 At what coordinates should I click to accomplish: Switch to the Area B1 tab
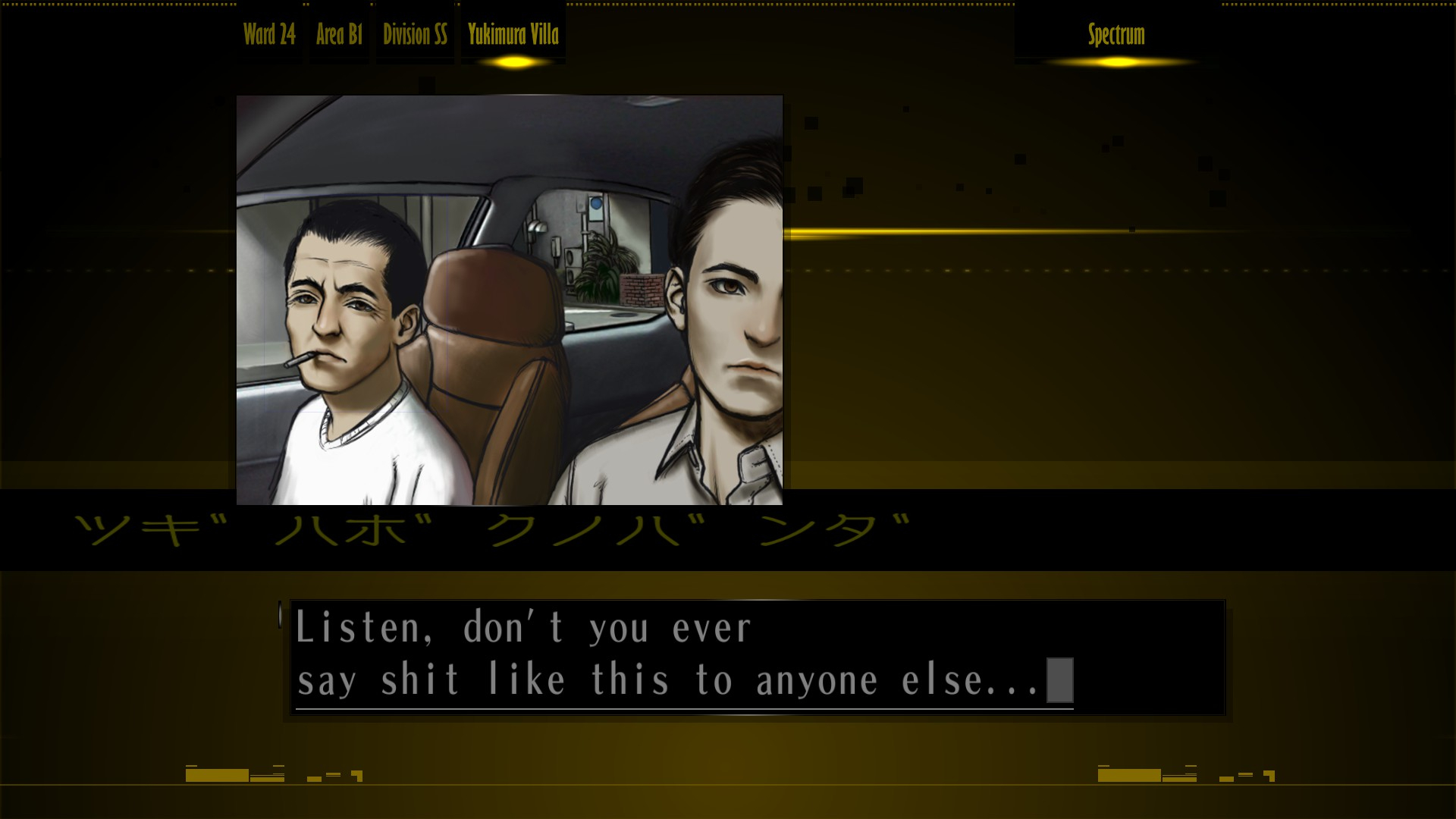[339, 34]
